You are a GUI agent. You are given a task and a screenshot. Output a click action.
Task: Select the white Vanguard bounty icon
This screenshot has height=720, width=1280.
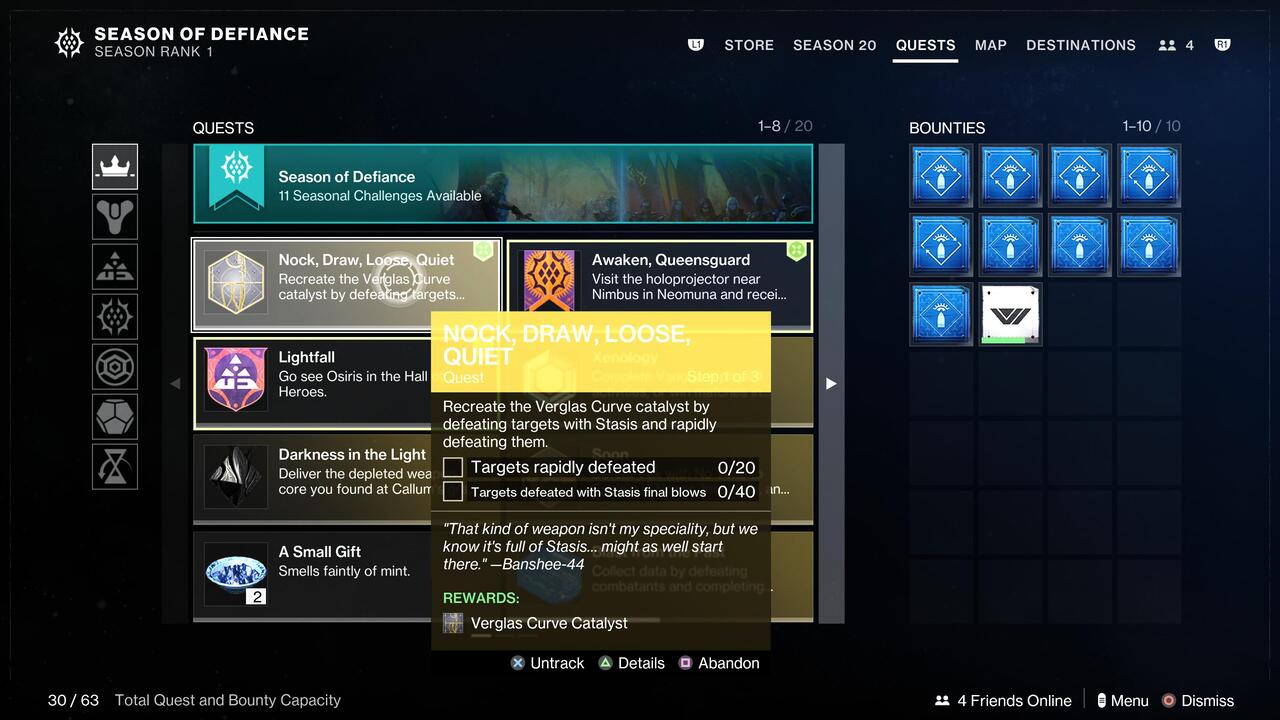(1010, 314)
